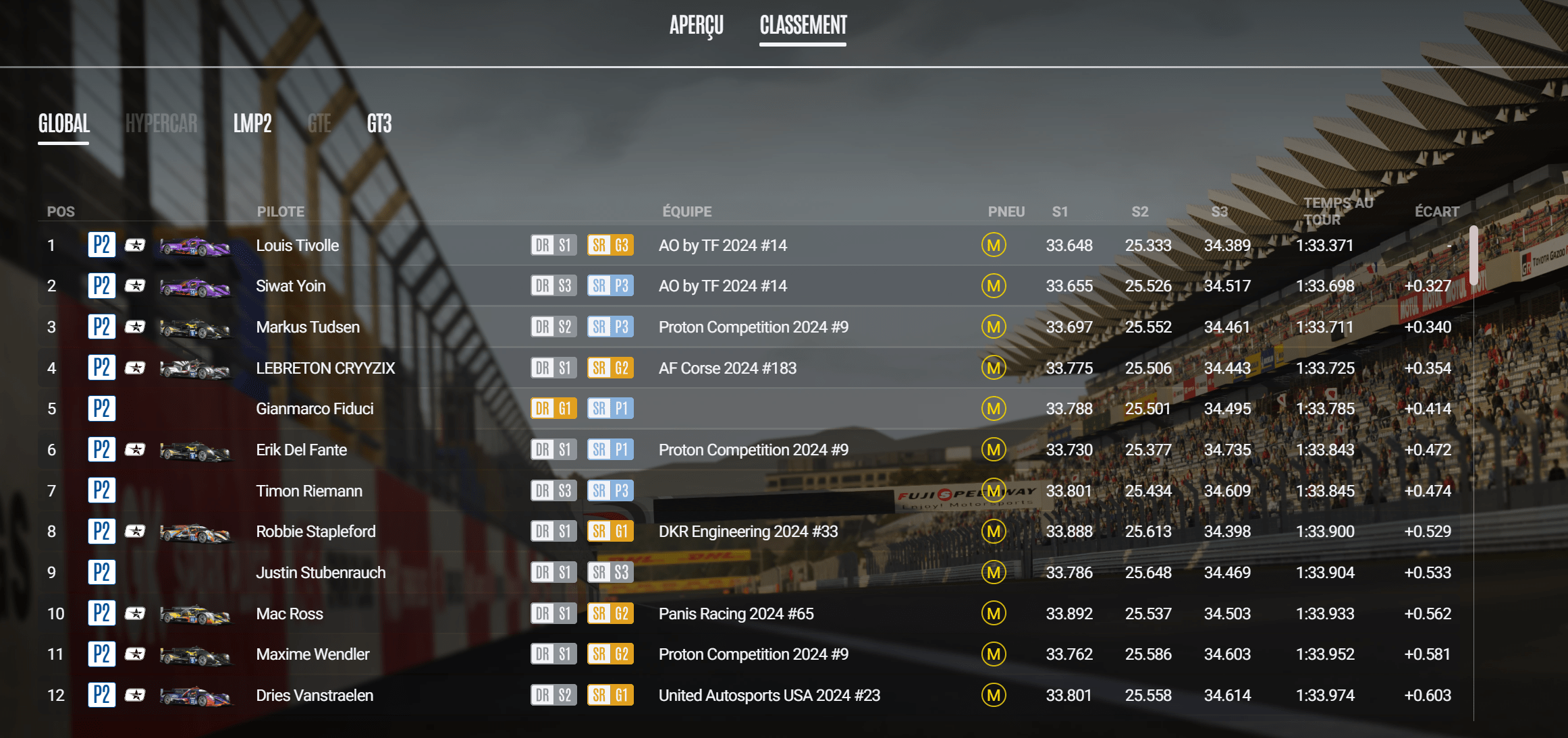Filter standings by LMP2 class

tap(252, 123)
